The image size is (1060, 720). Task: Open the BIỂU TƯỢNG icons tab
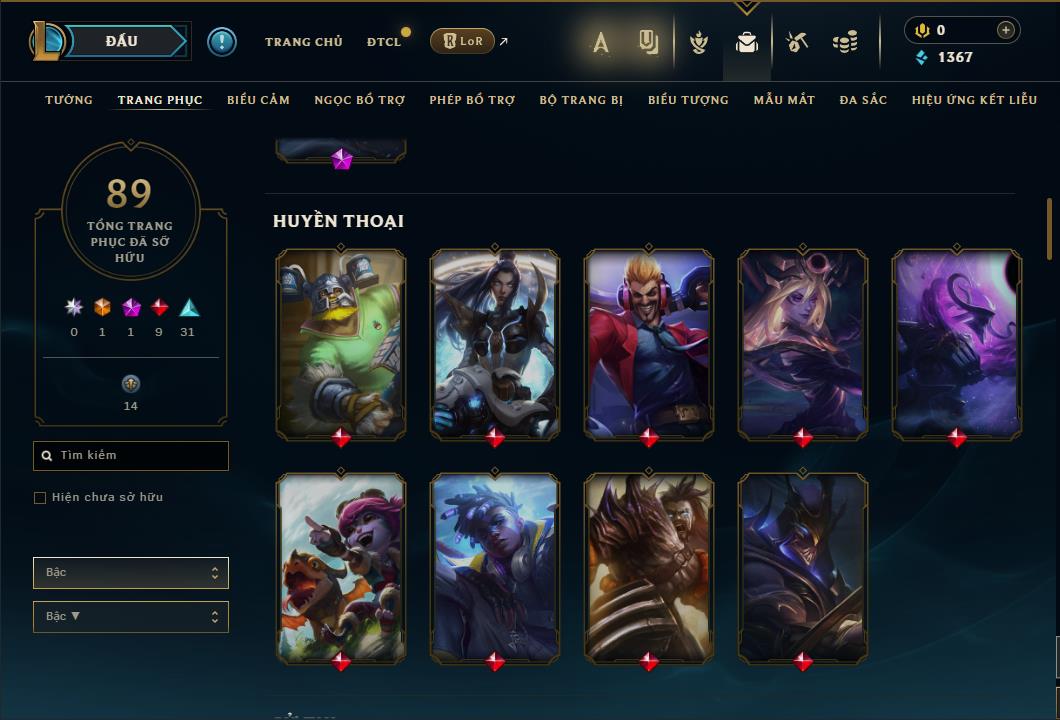(x=688, y=100)
